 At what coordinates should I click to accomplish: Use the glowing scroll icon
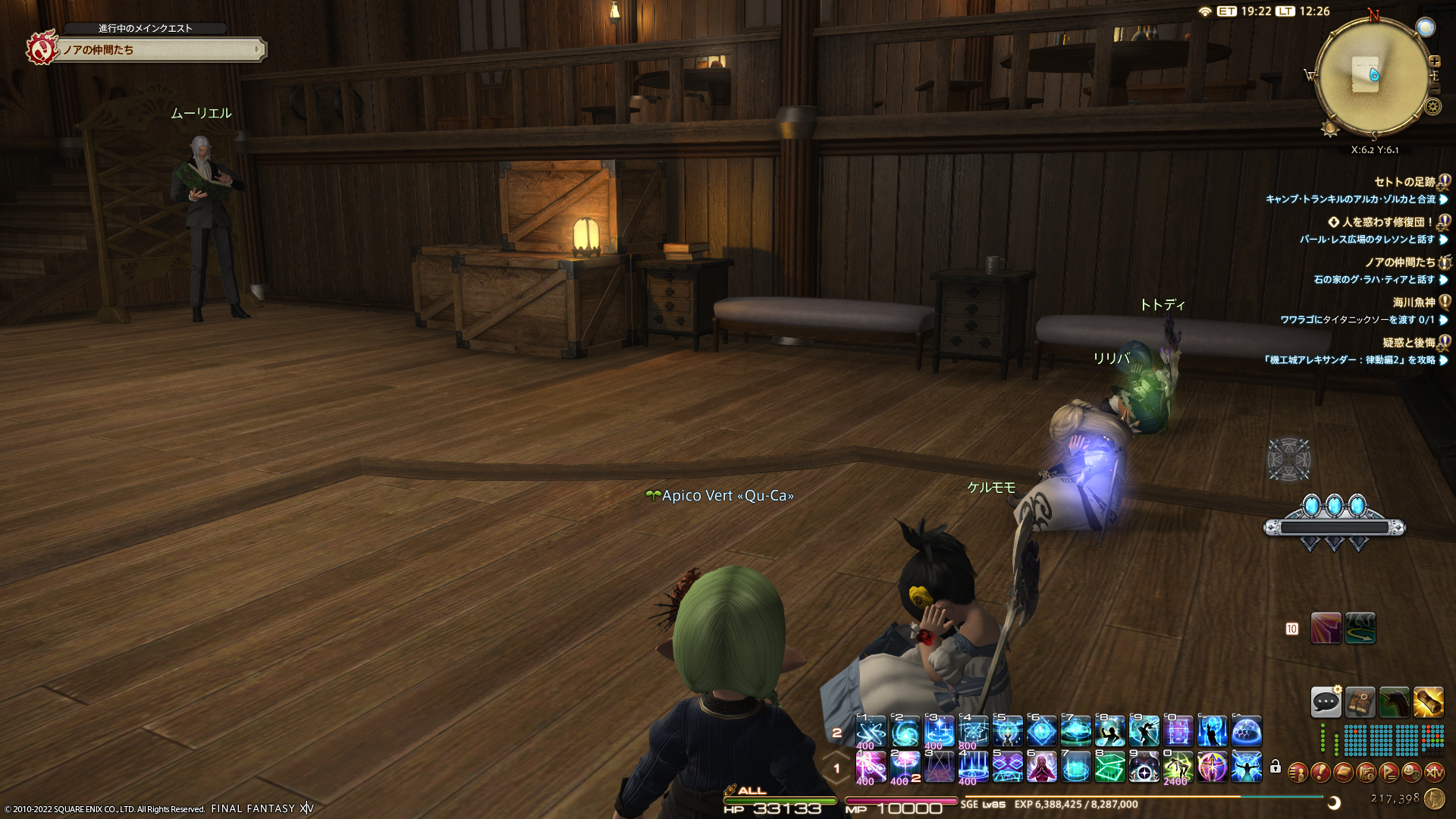1428,702
